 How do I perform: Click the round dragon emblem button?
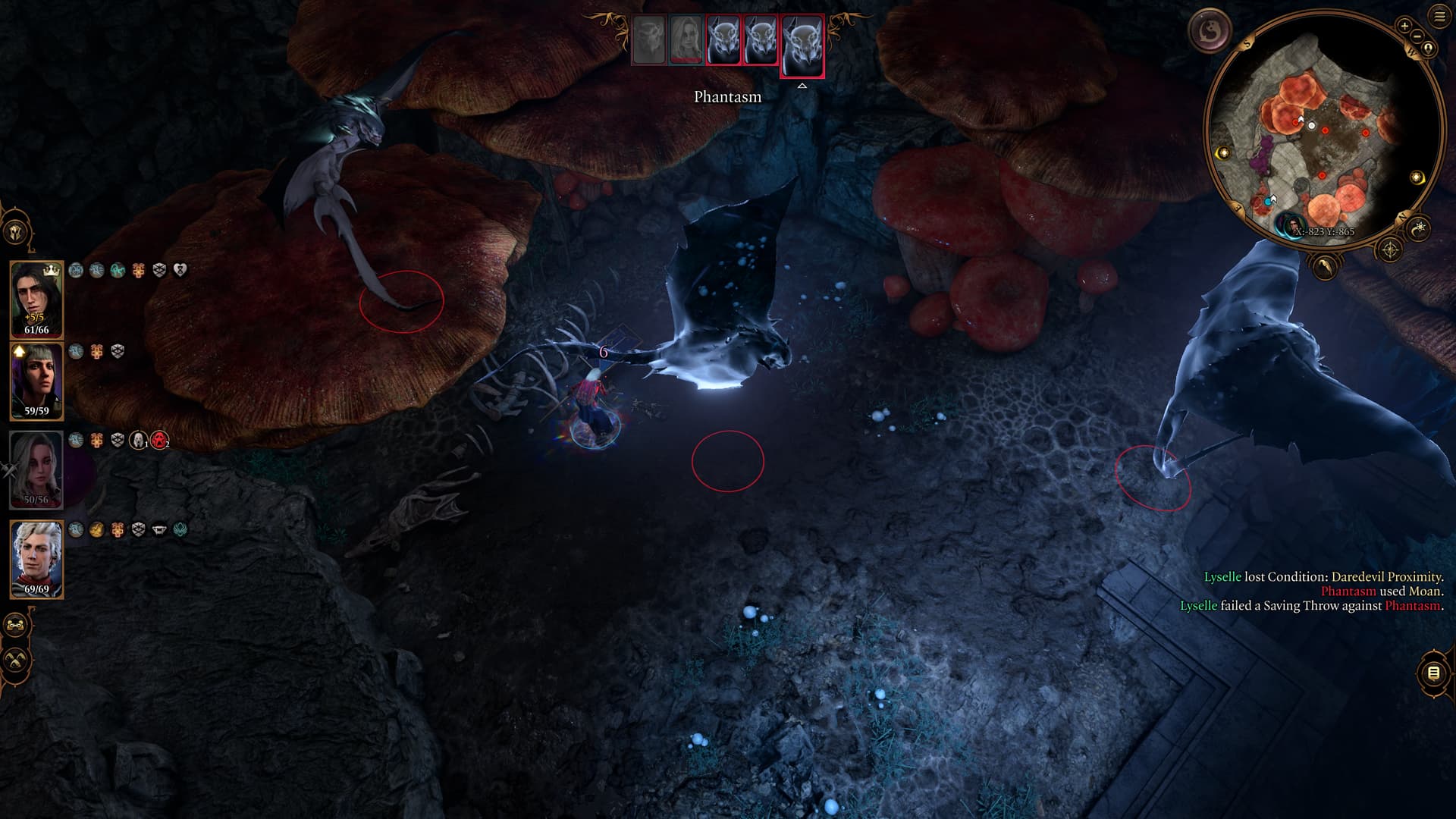1210,31
